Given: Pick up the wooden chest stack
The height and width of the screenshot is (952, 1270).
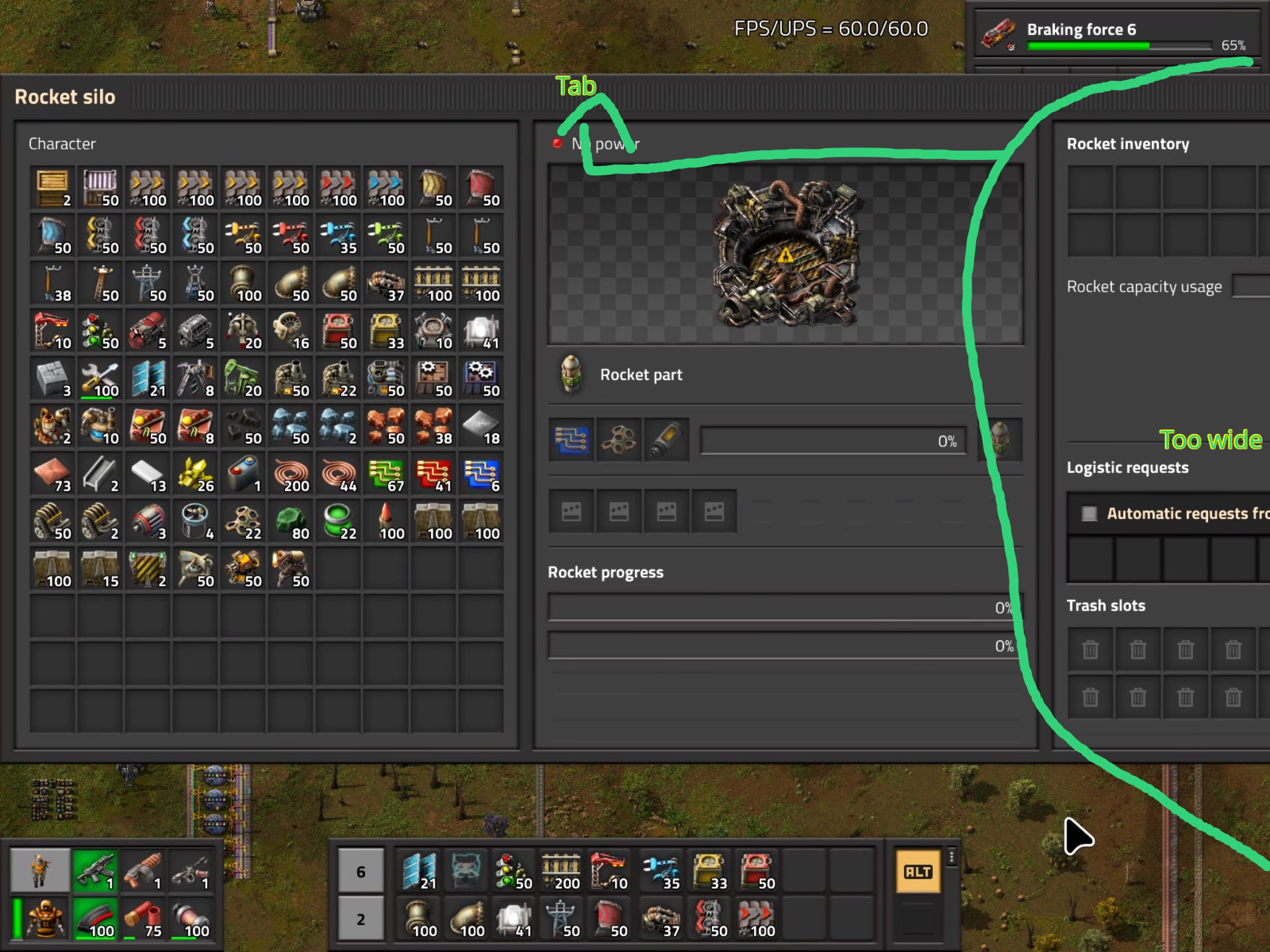Looking at the screenshot, I should click(53, 188).
